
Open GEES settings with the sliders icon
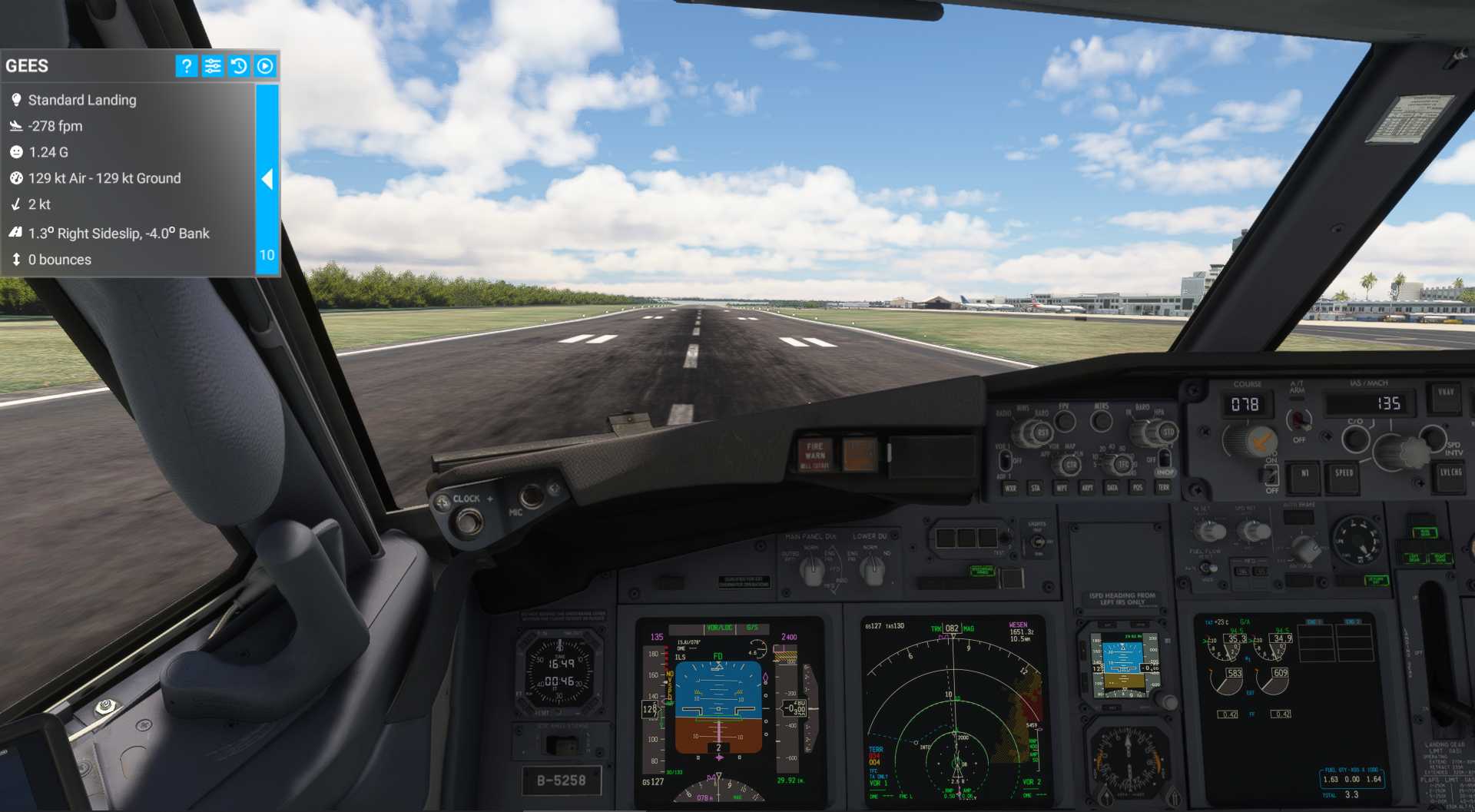point(213,66)
